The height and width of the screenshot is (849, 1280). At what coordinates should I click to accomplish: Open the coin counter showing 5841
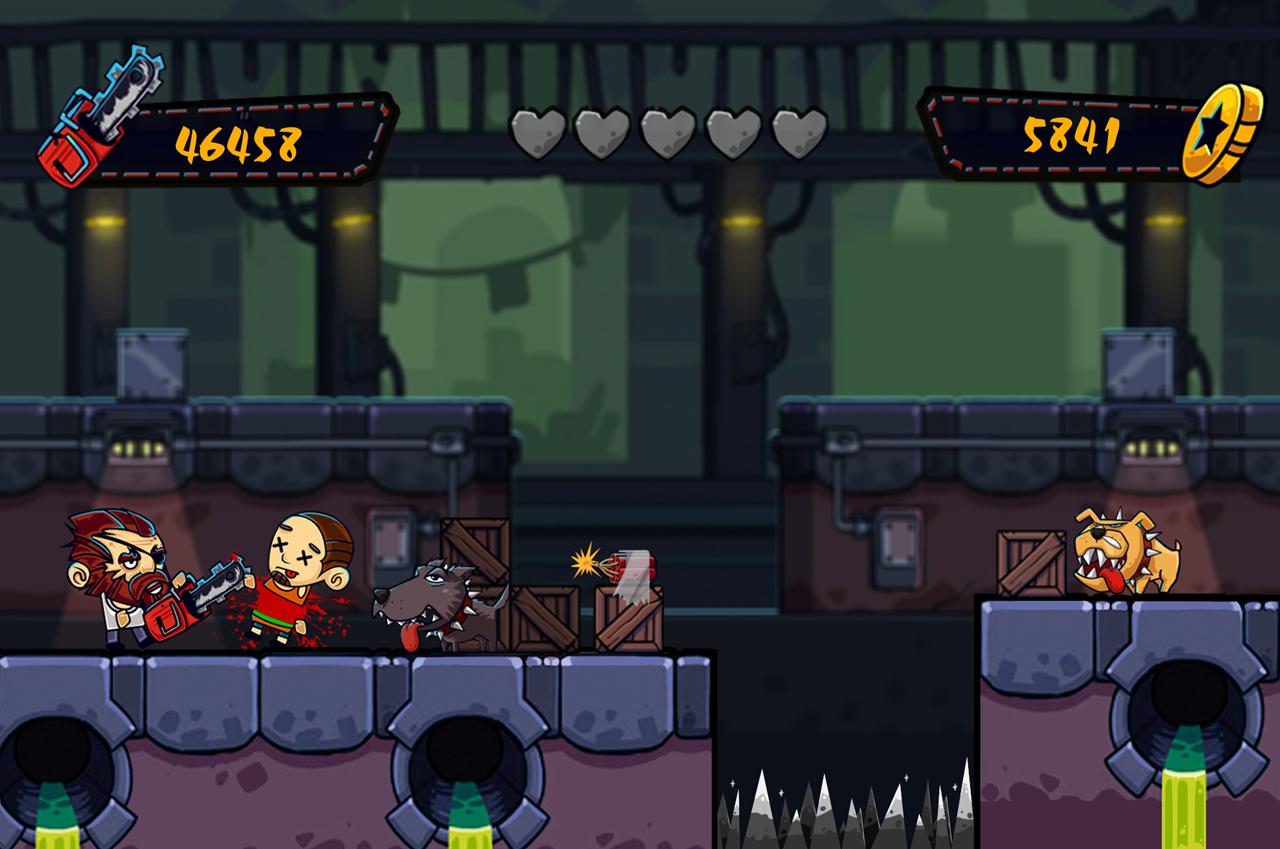[x=1070, y=135]
